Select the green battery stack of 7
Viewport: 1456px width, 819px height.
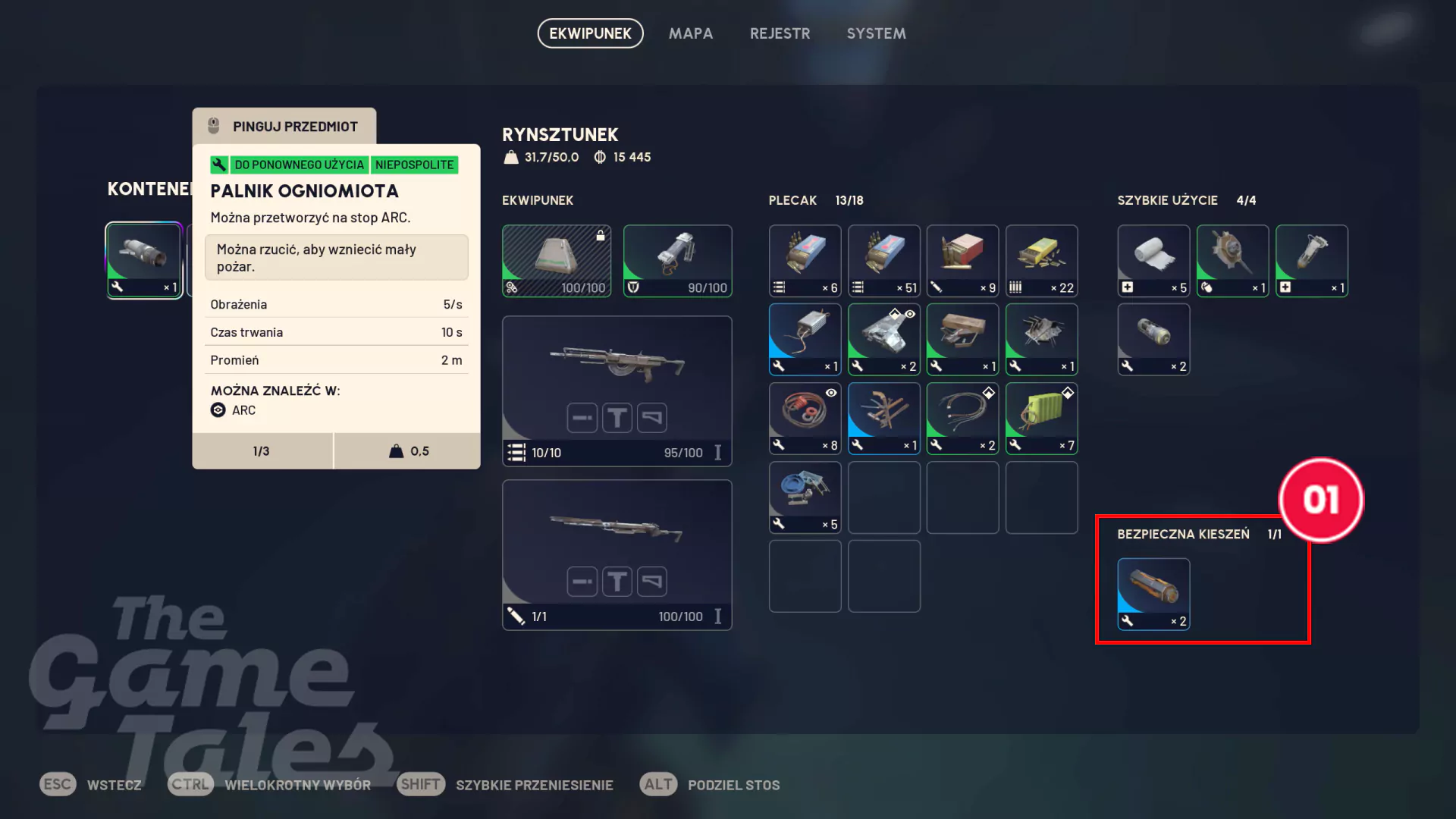1041,418
